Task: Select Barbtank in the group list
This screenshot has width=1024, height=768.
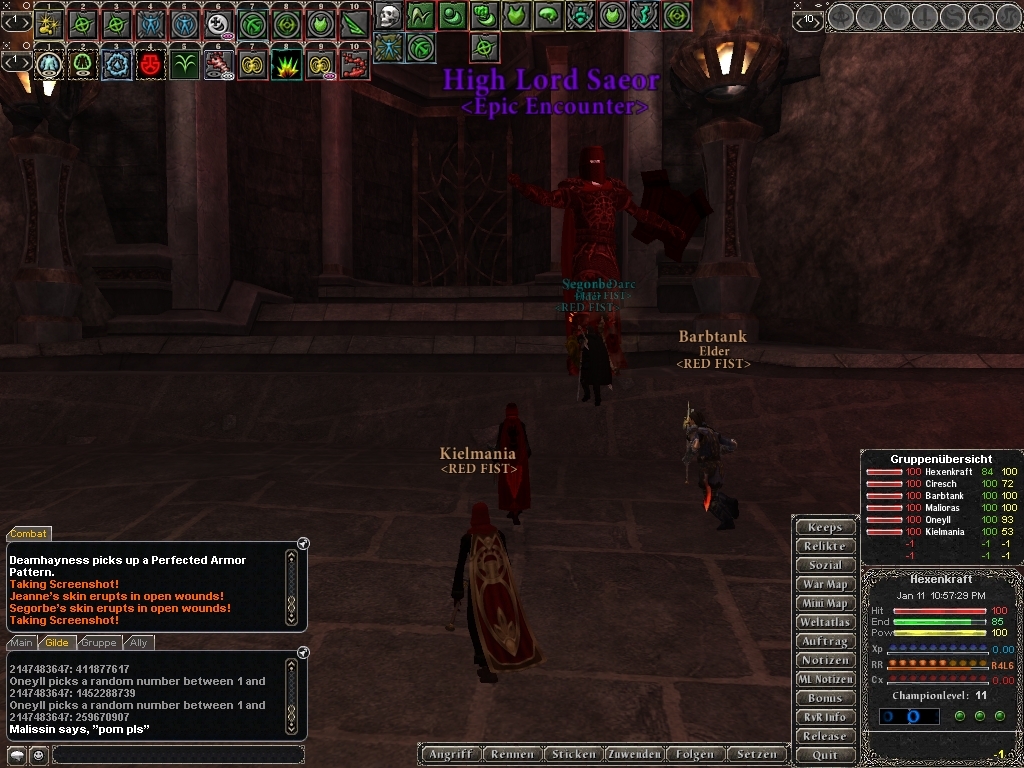Action: 944,496
